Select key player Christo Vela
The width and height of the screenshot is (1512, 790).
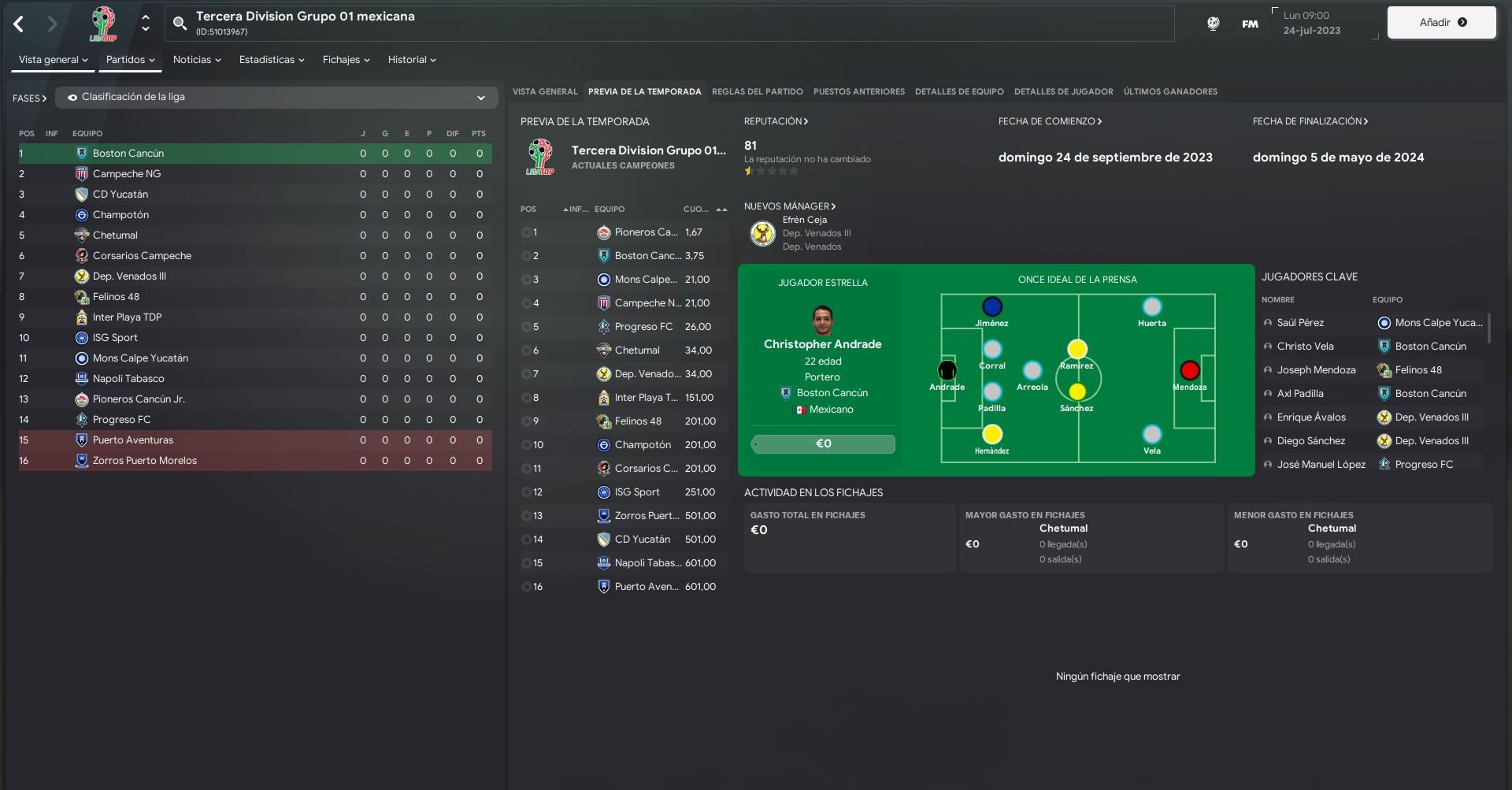pyautogui.click(x=1305, y=347)
